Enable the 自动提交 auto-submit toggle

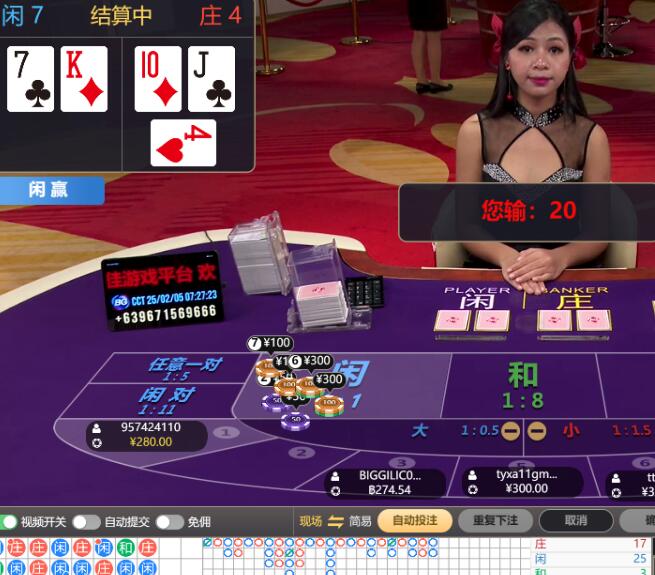click(x=86, y=522)
